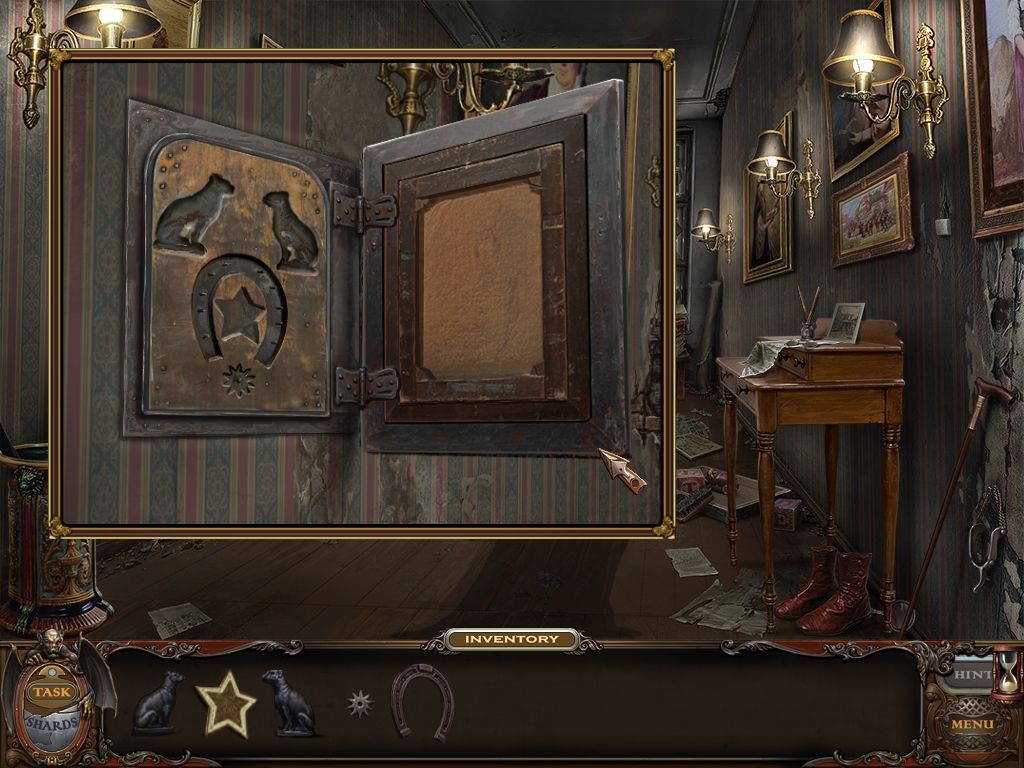This screenshot has width=1024, height=768.
Task: Select the small spur rowel inventory item
Action: [360, 704]
